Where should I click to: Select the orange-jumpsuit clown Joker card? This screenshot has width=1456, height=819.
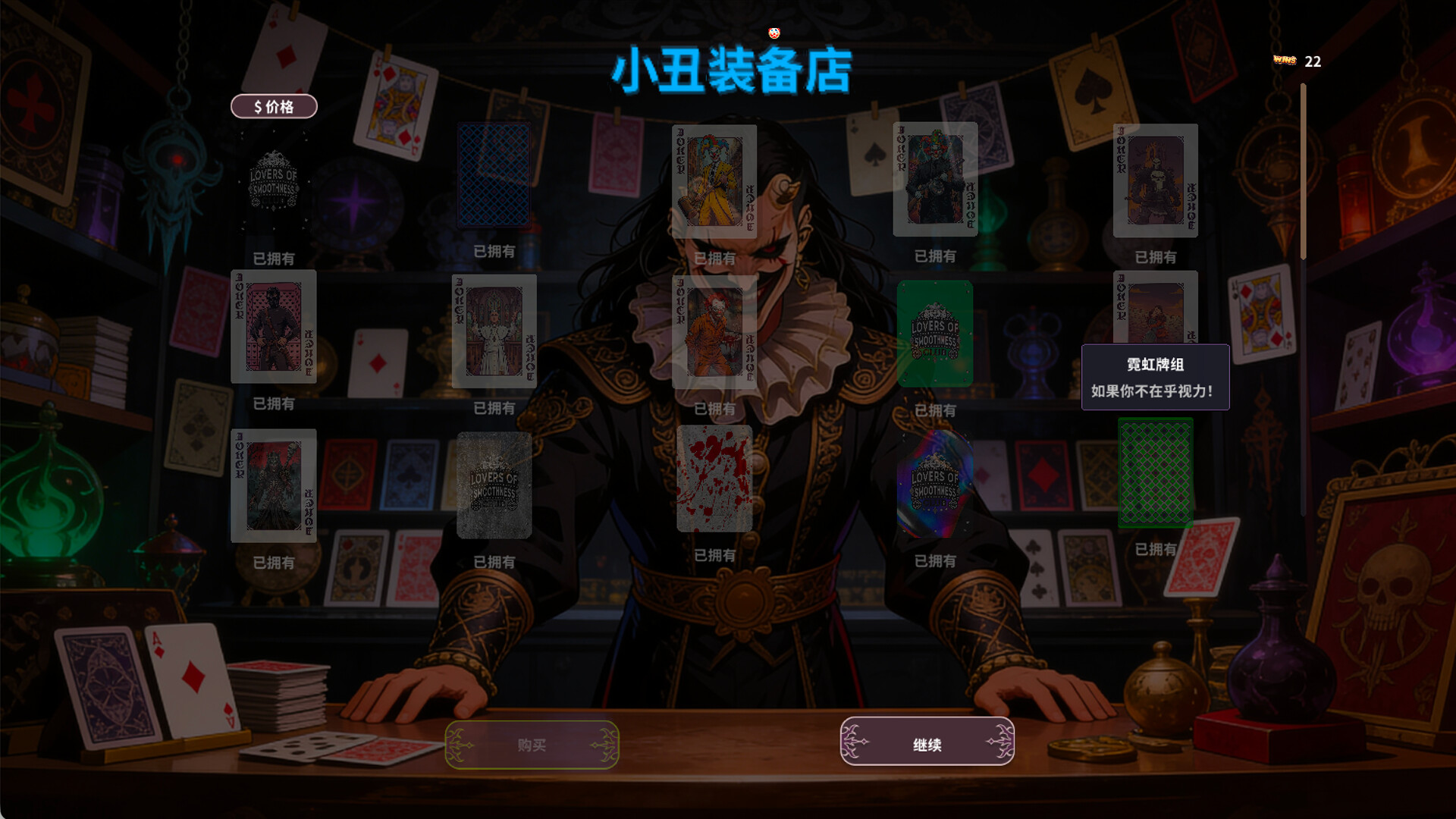[714, 331]
